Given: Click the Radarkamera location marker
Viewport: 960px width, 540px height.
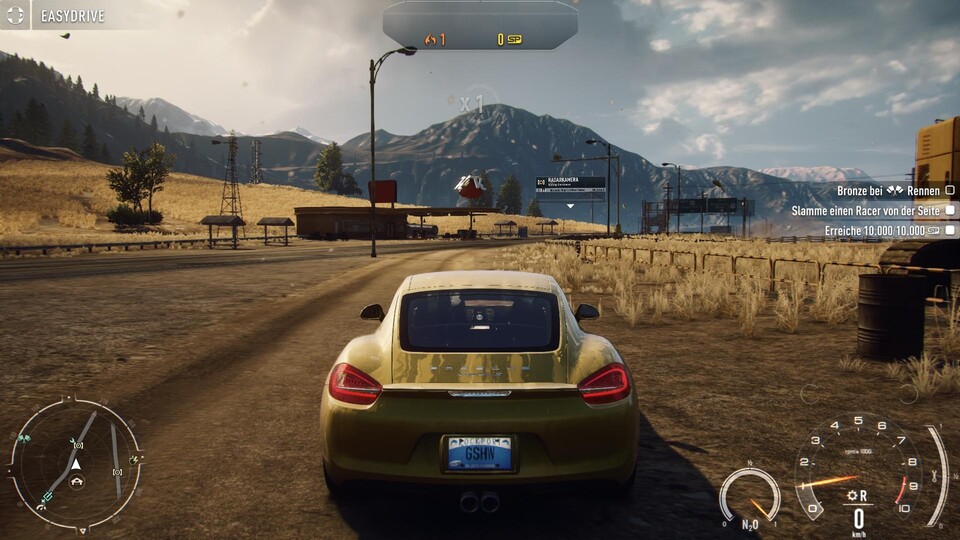Looking at the screenshot, I should (x=570, y=185).
